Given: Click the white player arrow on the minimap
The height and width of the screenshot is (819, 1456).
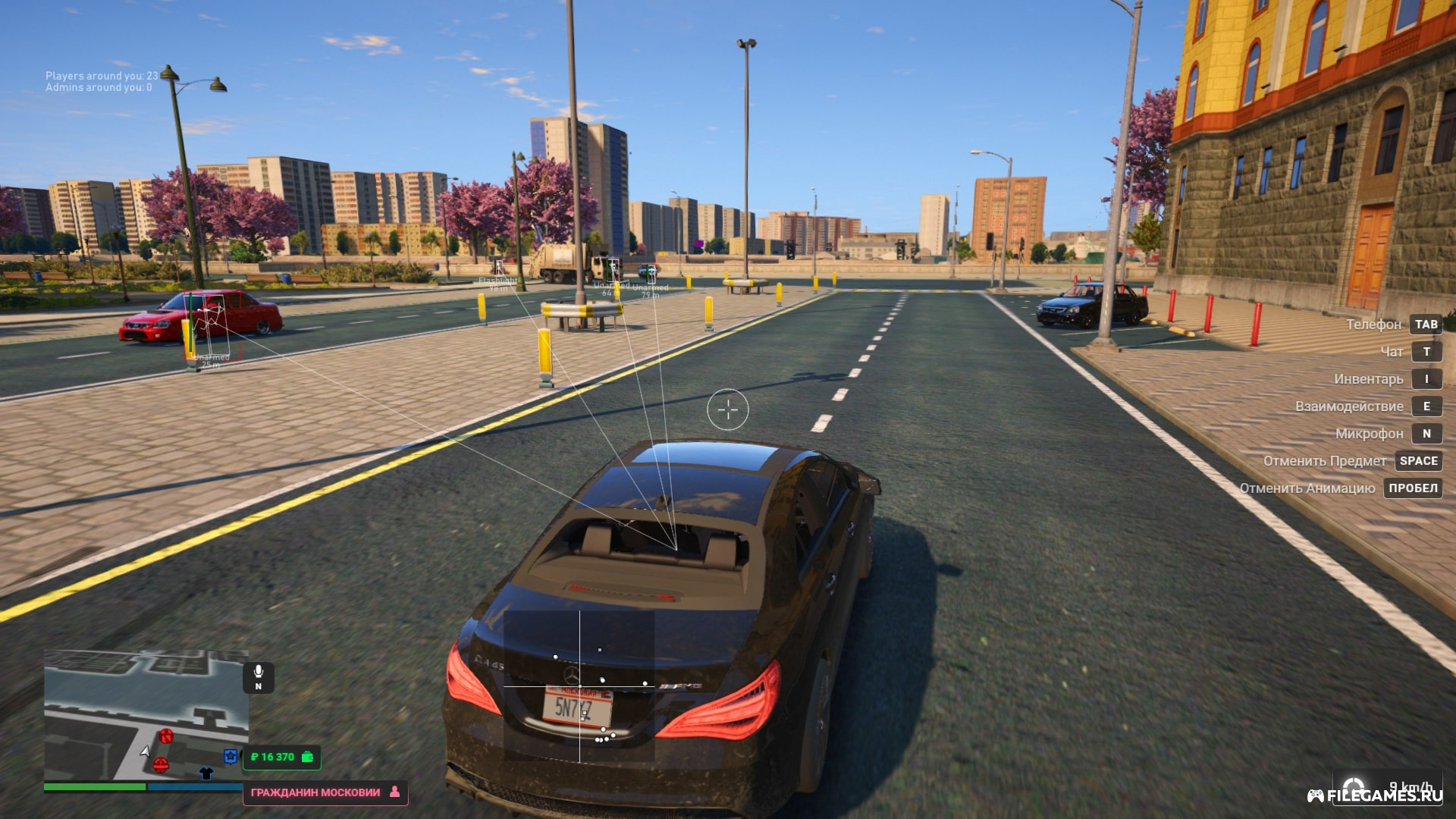Looking at the screenshot, I should coord(146,752).
